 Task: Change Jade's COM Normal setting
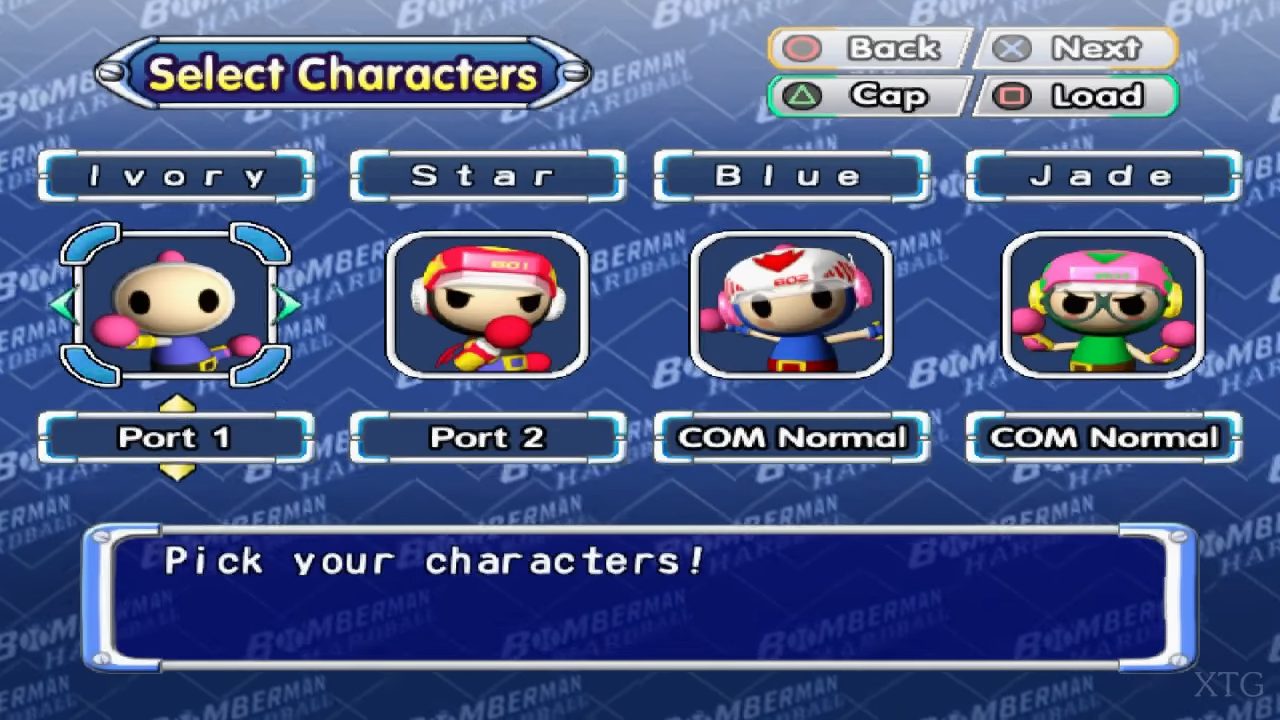point(1103,437)
